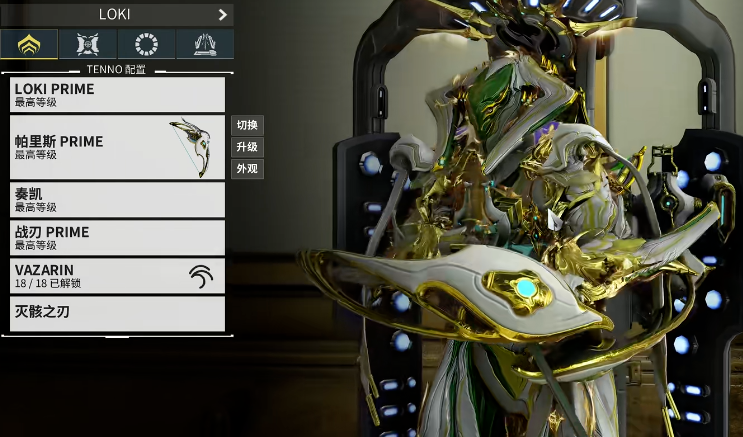Click the arrow beside the LOKI loadout name

click(x=222, y=15)
